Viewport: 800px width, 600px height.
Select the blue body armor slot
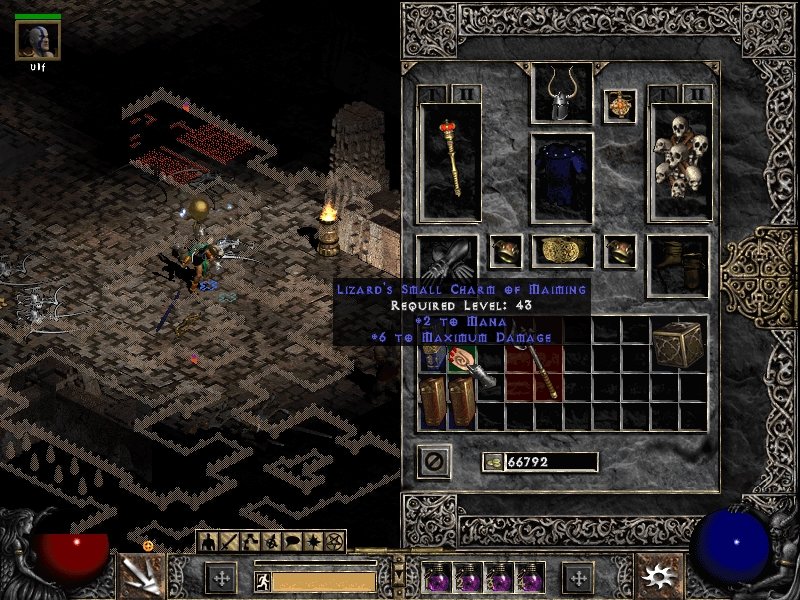tap(561, 177)
